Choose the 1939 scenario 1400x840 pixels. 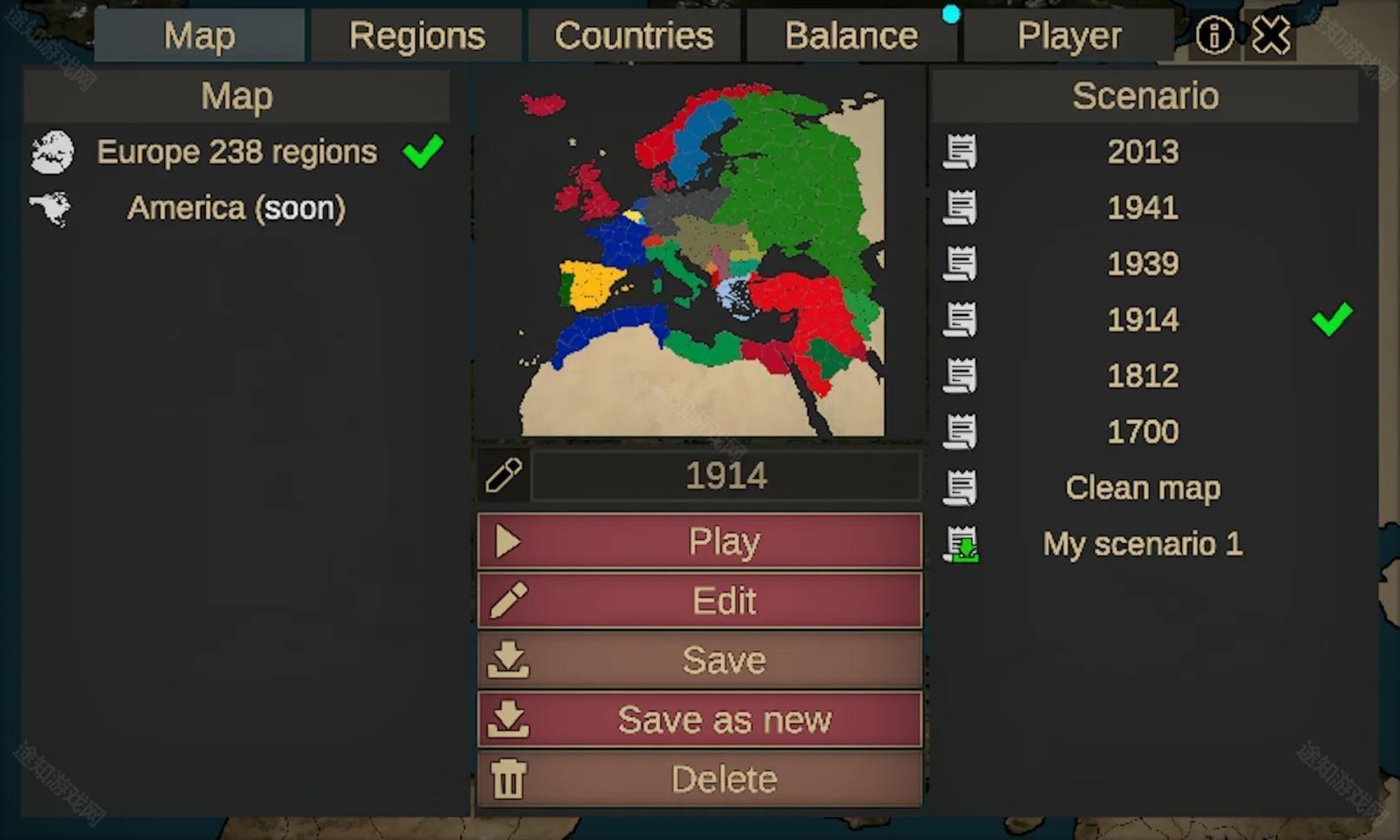(1142, 264)
